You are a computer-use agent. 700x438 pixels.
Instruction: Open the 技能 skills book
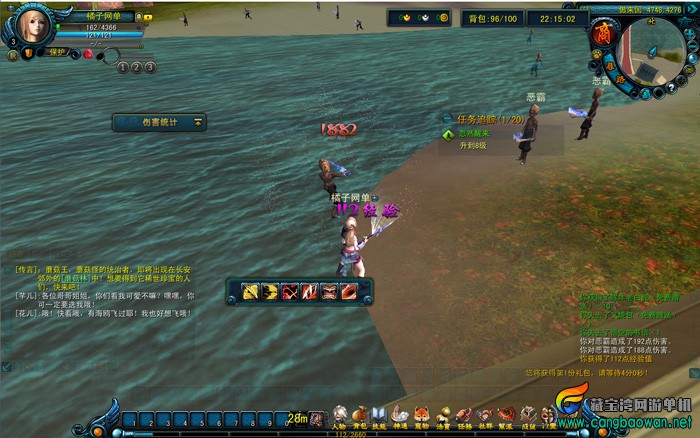[x=379, y=415]
